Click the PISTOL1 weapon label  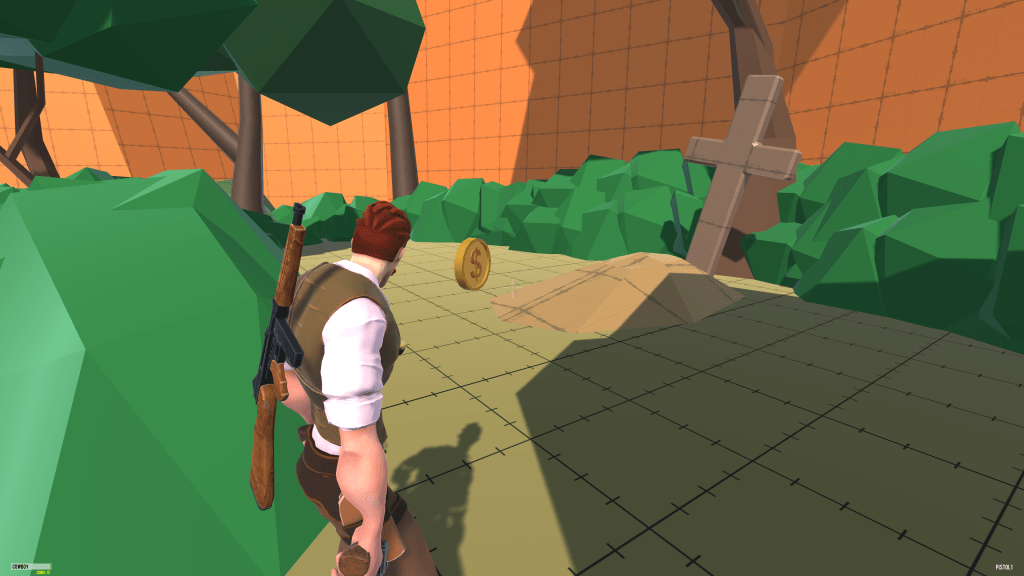click(1002, 566)
